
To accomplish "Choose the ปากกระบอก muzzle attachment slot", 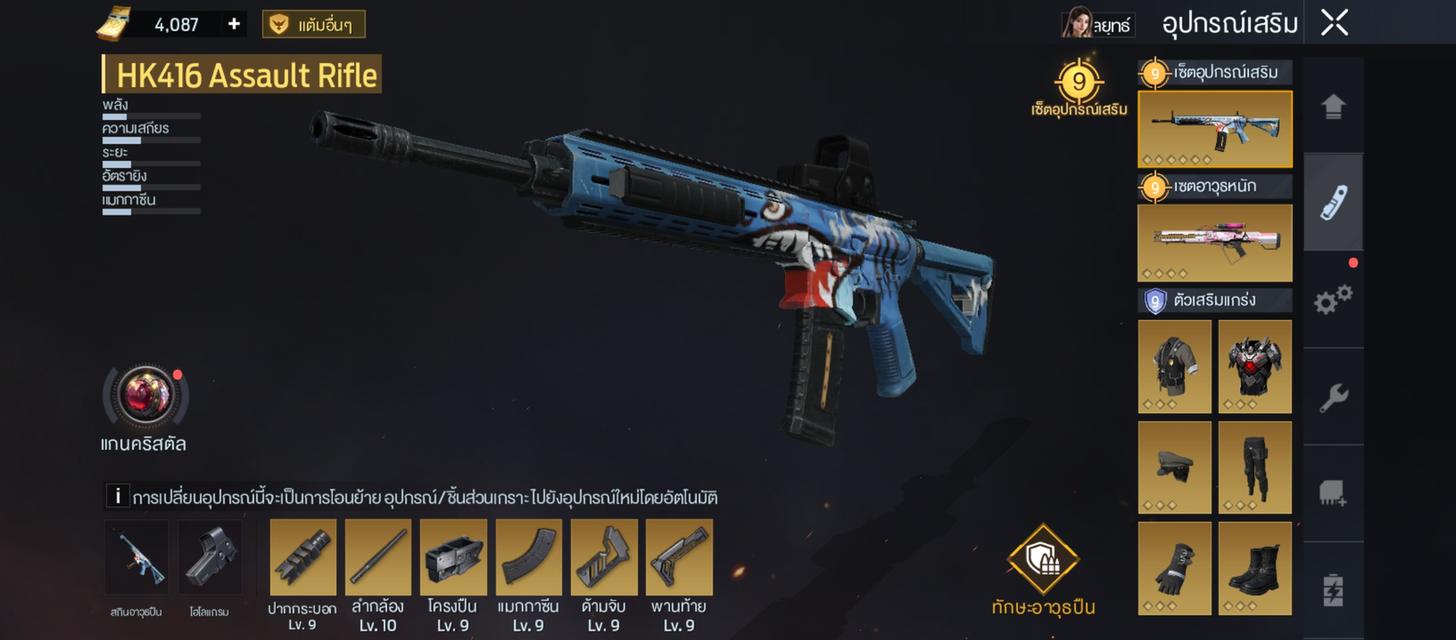I will [x=303, y=557].
